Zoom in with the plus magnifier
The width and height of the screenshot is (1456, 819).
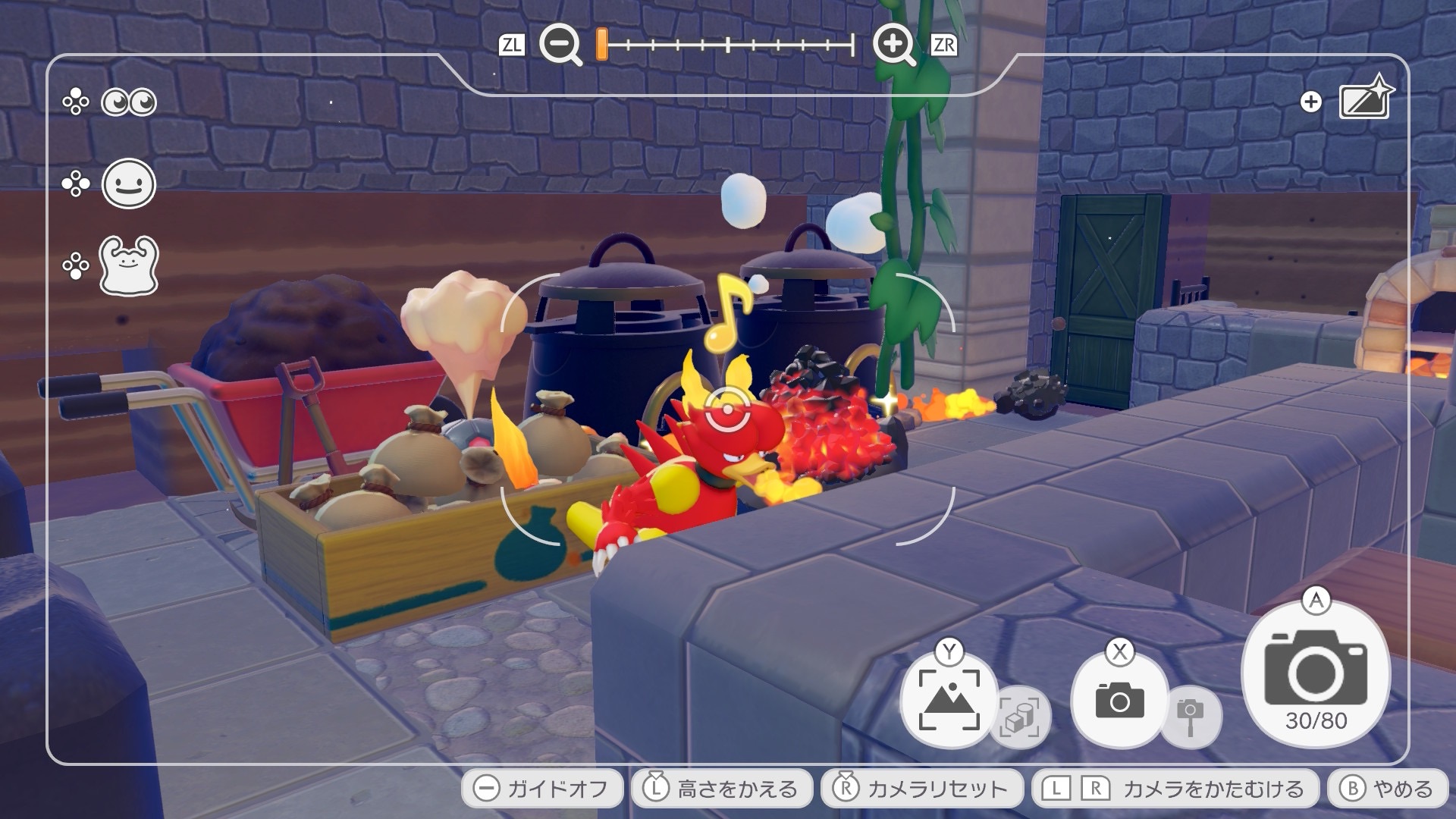(x=894, y=45)
